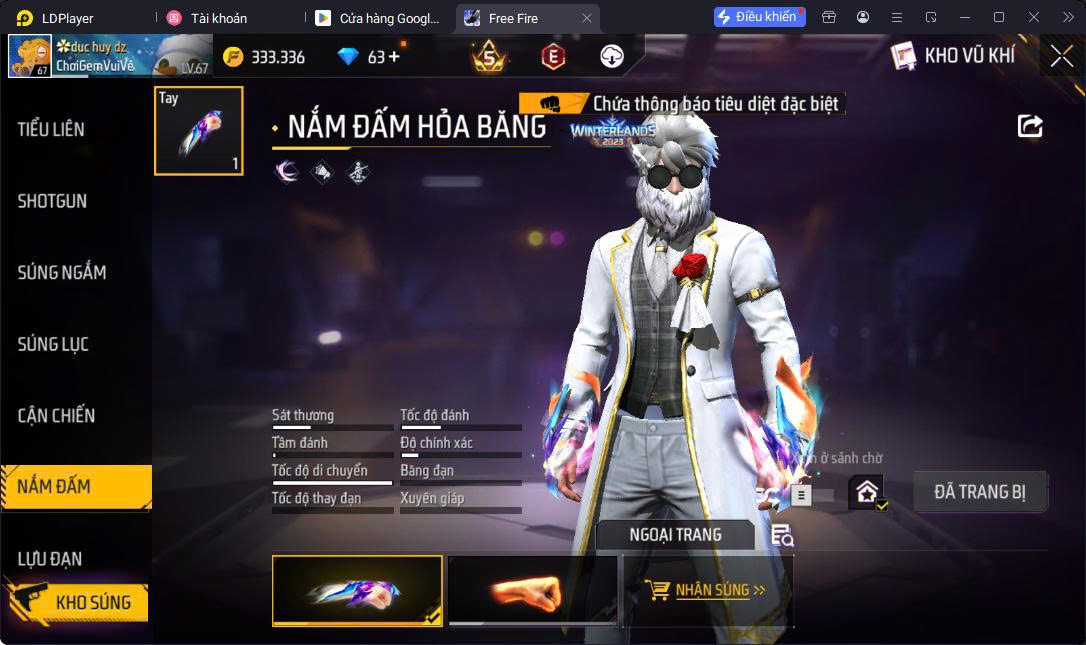This screenshot has height=645, width=1086.
Task: Select the Tiểu Liên weapon category
Action: 52,129
